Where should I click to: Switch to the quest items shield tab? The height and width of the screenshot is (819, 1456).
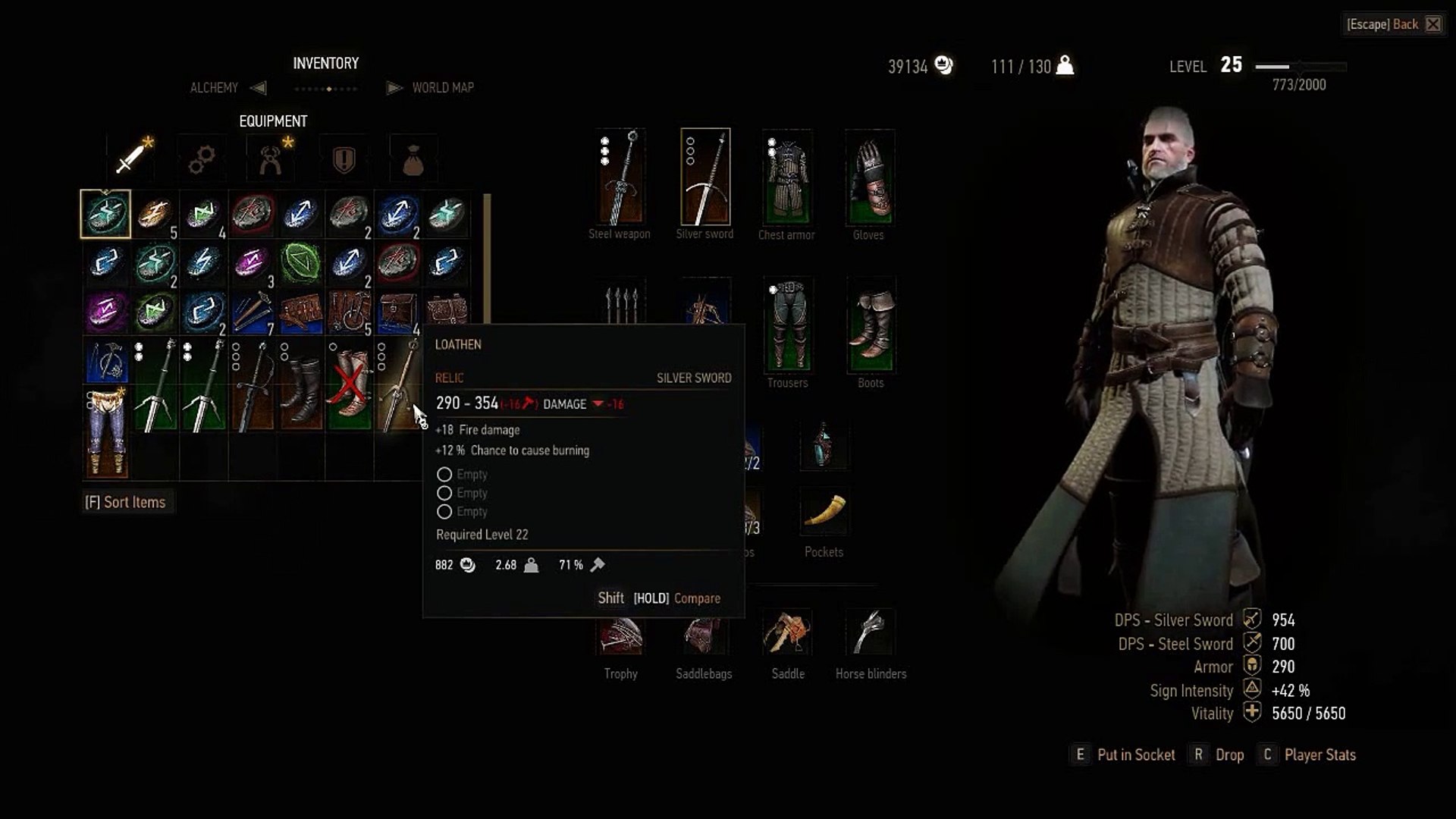(344, 159)
